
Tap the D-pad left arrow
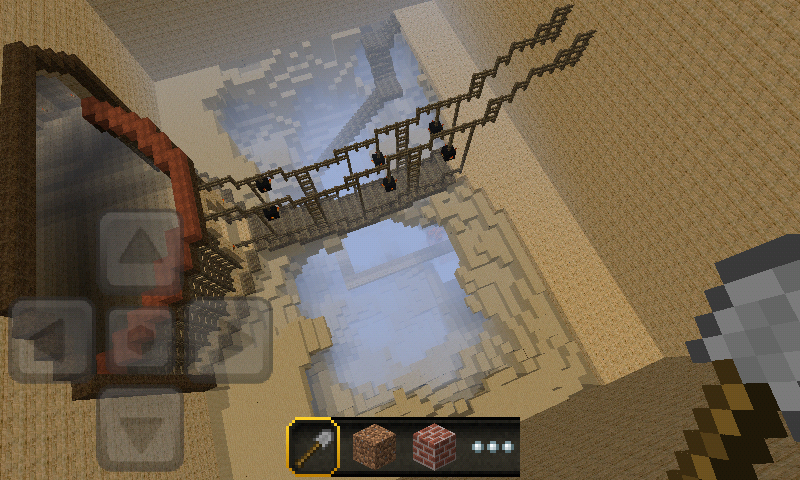click(53, 339)
